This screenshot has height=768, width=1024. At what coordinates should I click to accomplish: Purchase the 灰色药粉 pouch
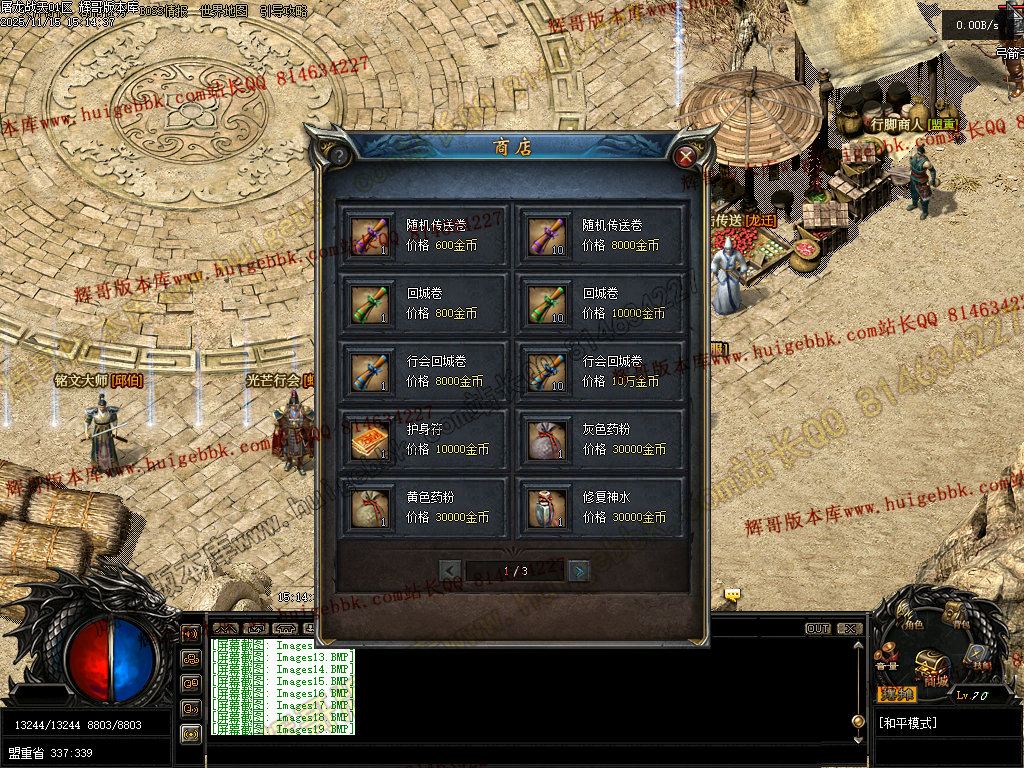[601, 439]
